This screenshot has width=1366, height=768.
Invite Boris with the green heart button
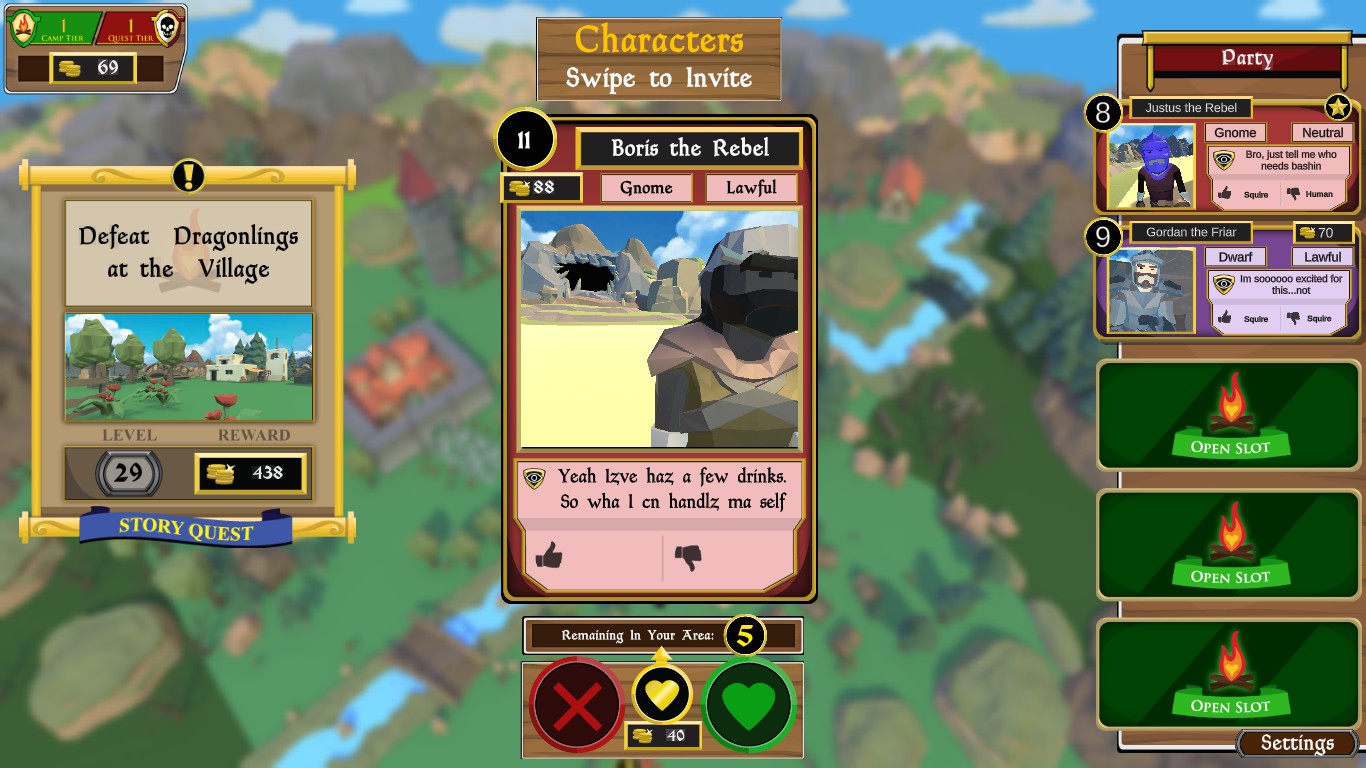tap(749, 708)
